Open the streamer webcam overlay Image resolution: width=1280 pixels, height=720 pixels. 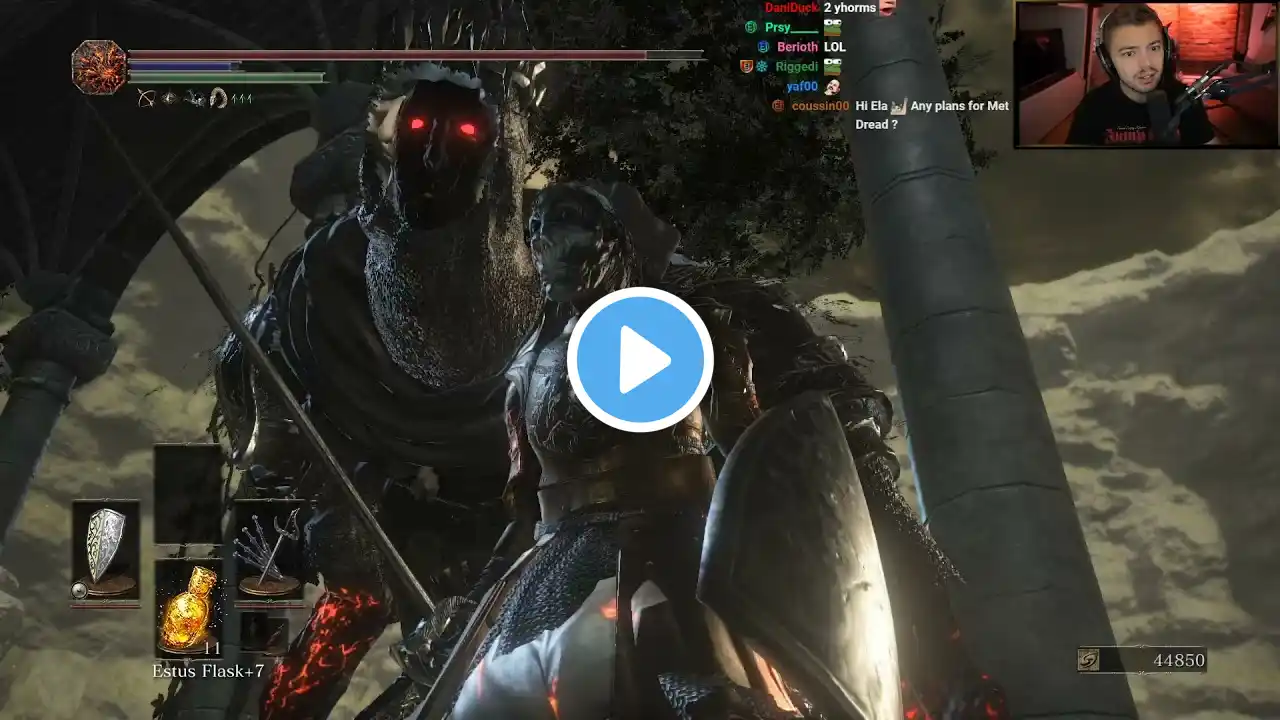1146,75
